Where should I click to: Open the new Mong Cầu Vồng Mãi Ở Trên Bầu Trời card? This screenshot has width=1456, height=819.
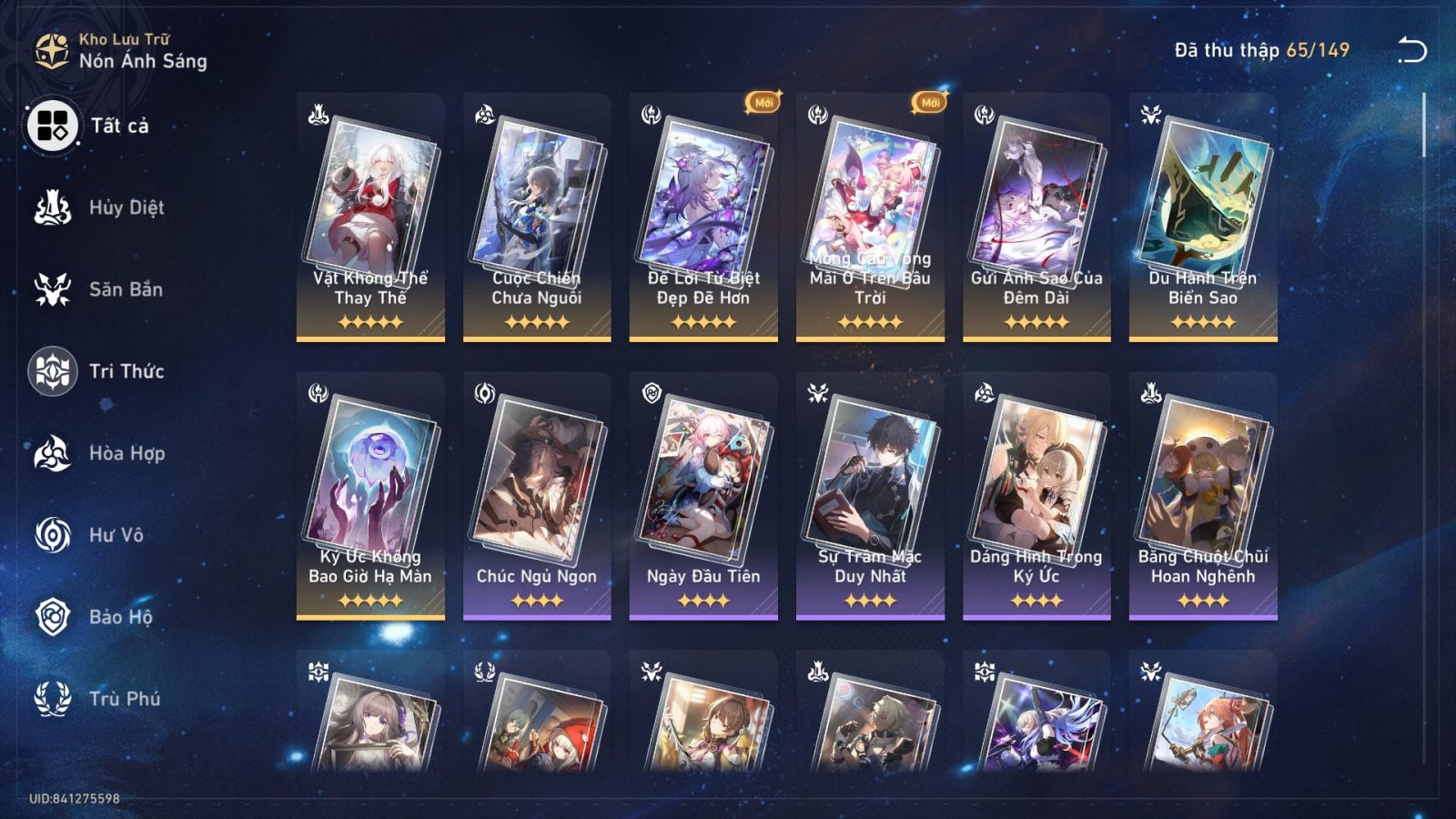(x=869, y=209)
